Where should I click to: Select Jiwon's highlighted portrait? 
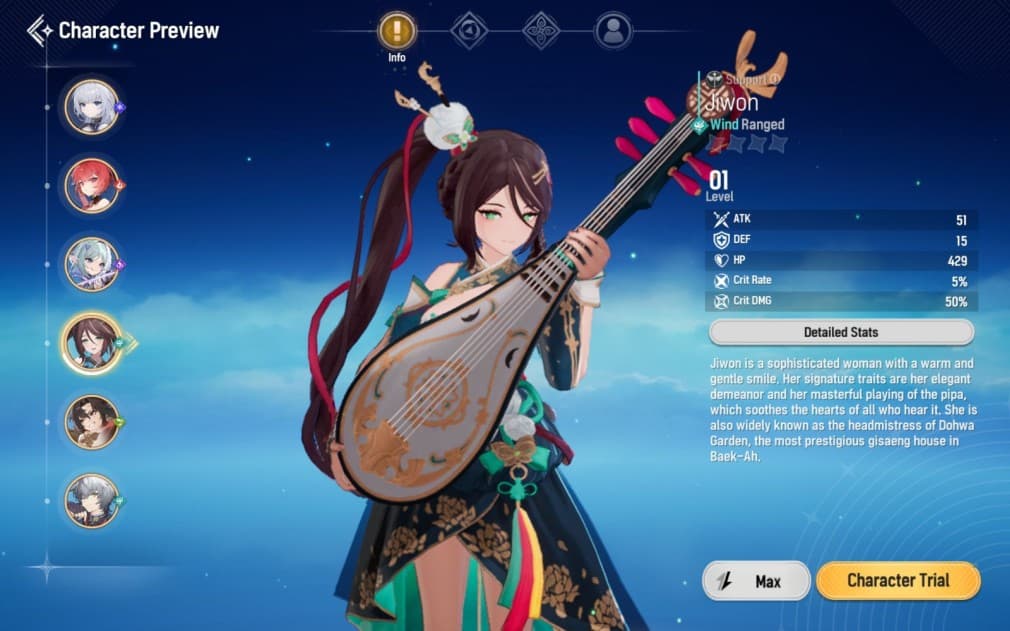pos(92,343)
